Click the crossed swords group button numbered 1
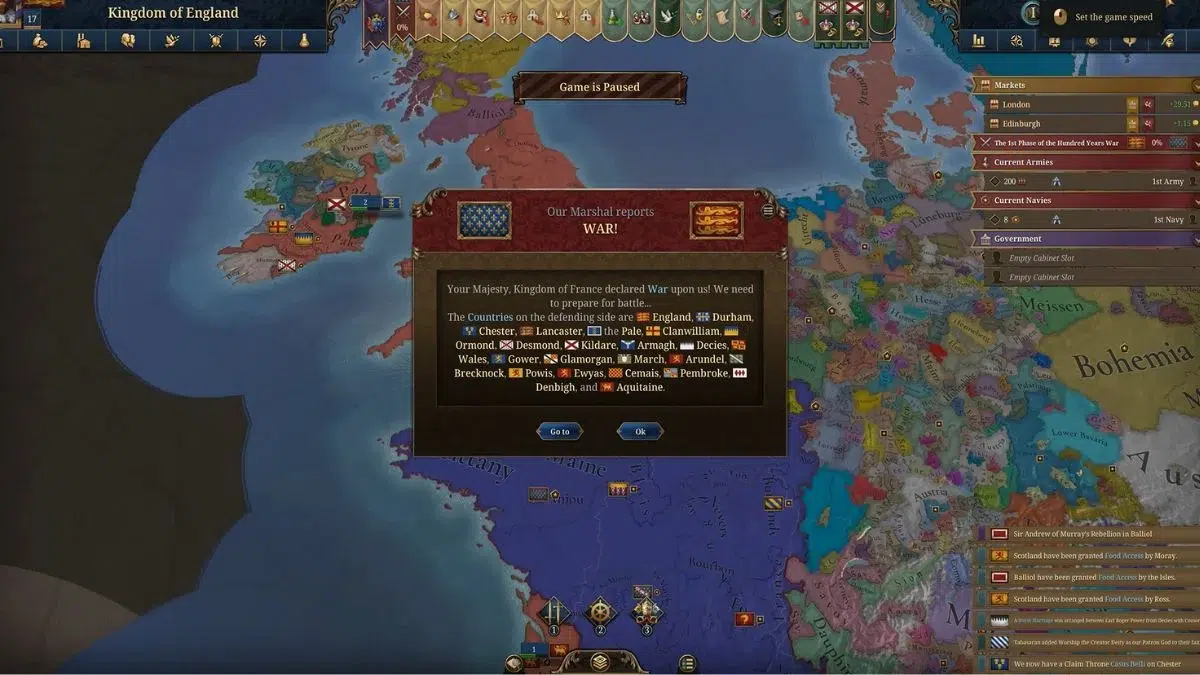The image size is (1200, 675). [554, 612]
